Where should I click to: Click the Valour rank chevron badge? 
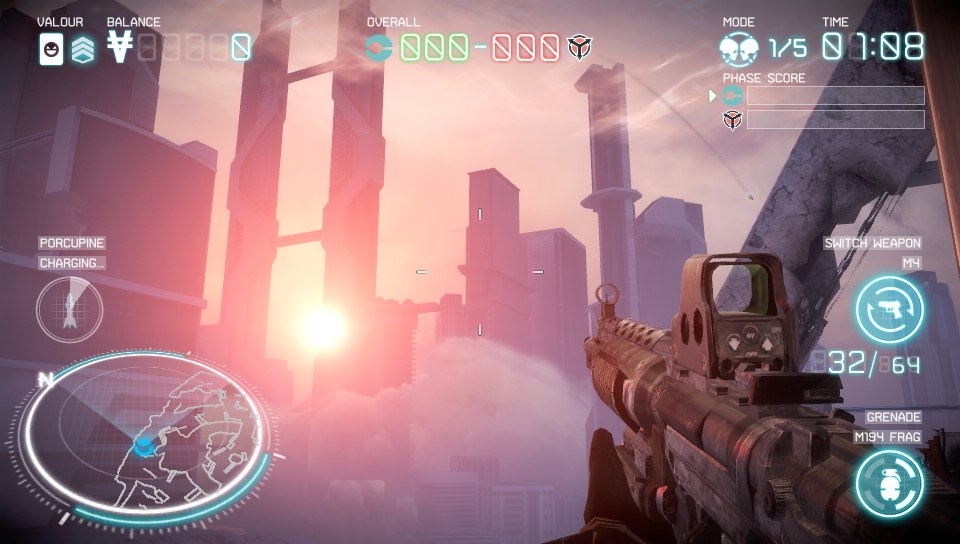coord(83,47)
